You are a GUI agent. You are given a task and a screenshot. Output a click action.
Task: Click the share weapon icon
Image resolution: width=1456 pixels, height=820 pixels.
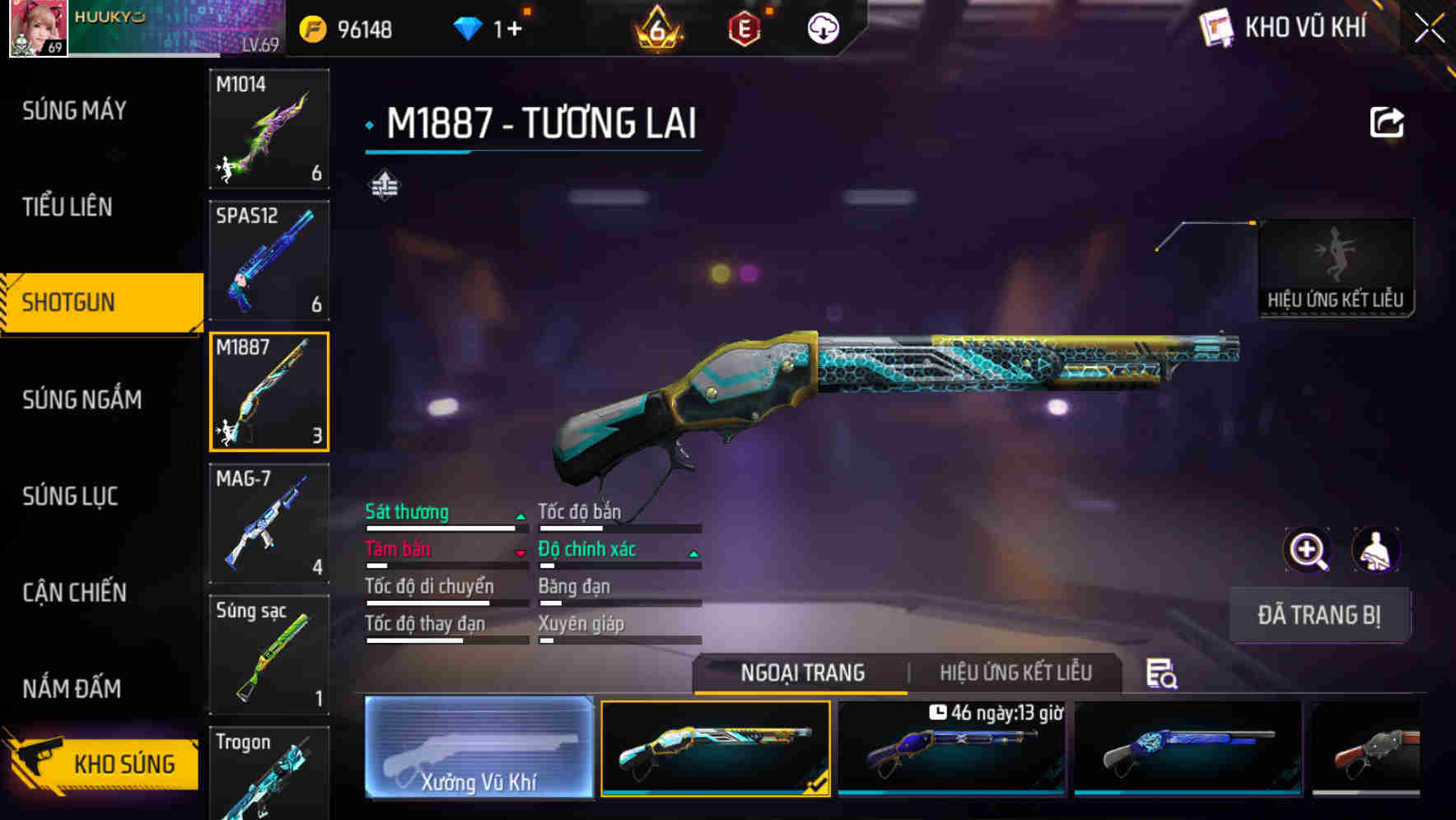click(x=1387, y=121)
